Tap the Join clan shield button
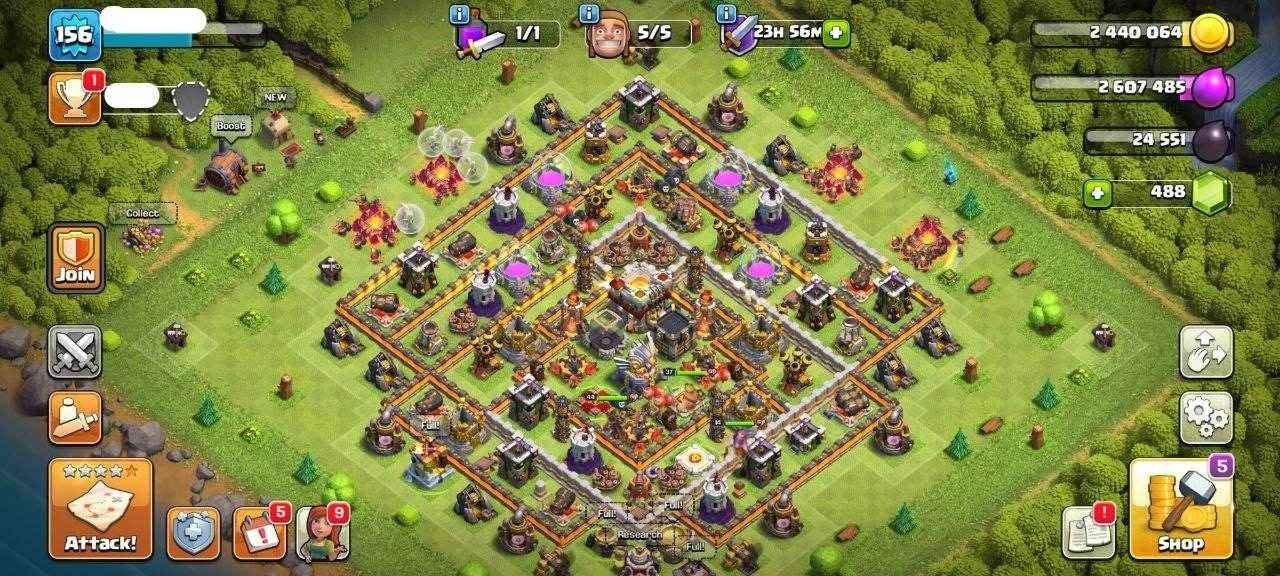Viewport: 1280px width, 576px height. click(75, 257)
